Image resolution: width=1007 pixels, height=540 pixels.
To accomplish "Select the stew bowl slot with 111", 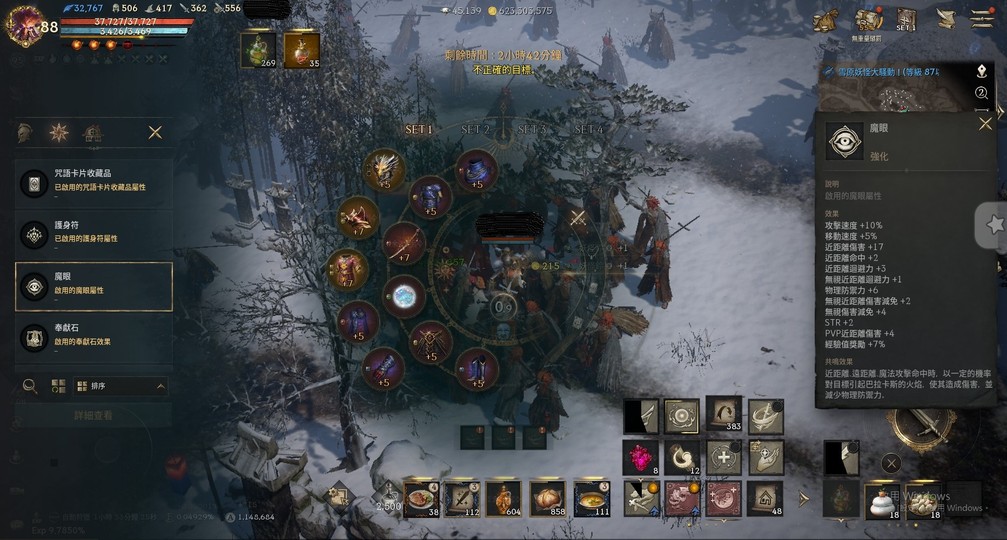I will (x=592, y=497).
